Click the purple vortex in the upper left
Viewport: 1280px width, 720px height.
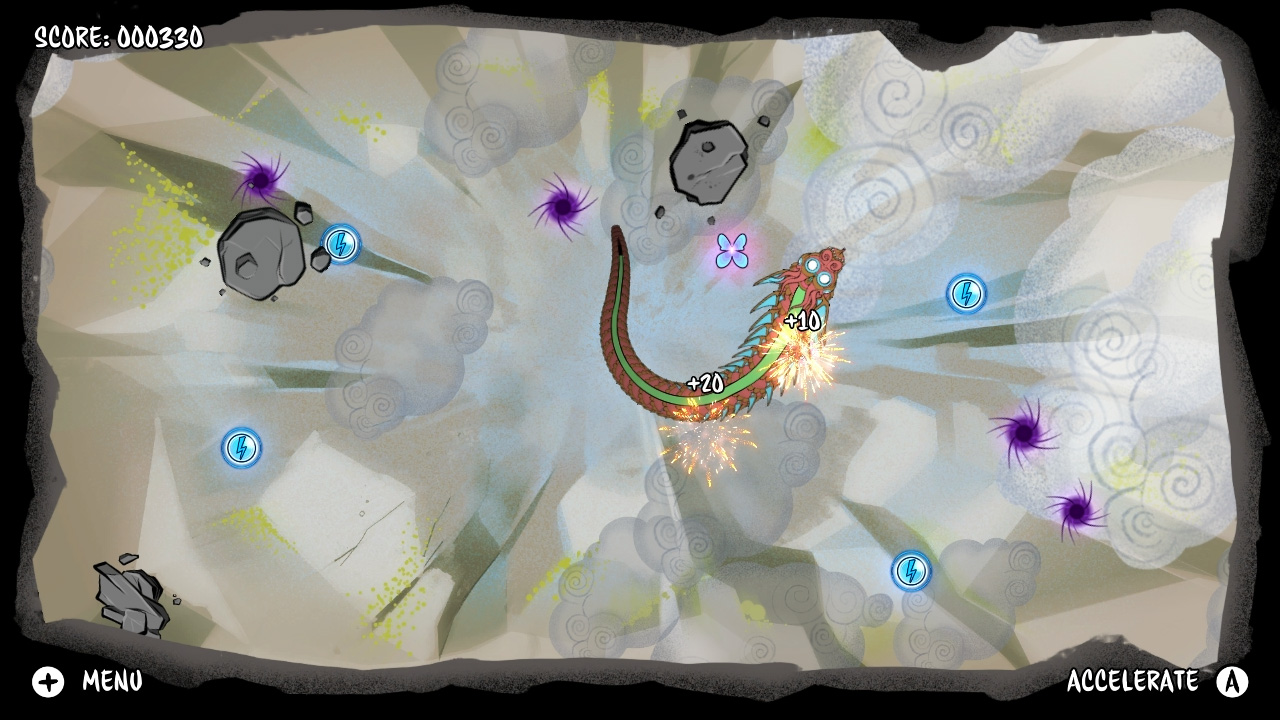point(260,180)
